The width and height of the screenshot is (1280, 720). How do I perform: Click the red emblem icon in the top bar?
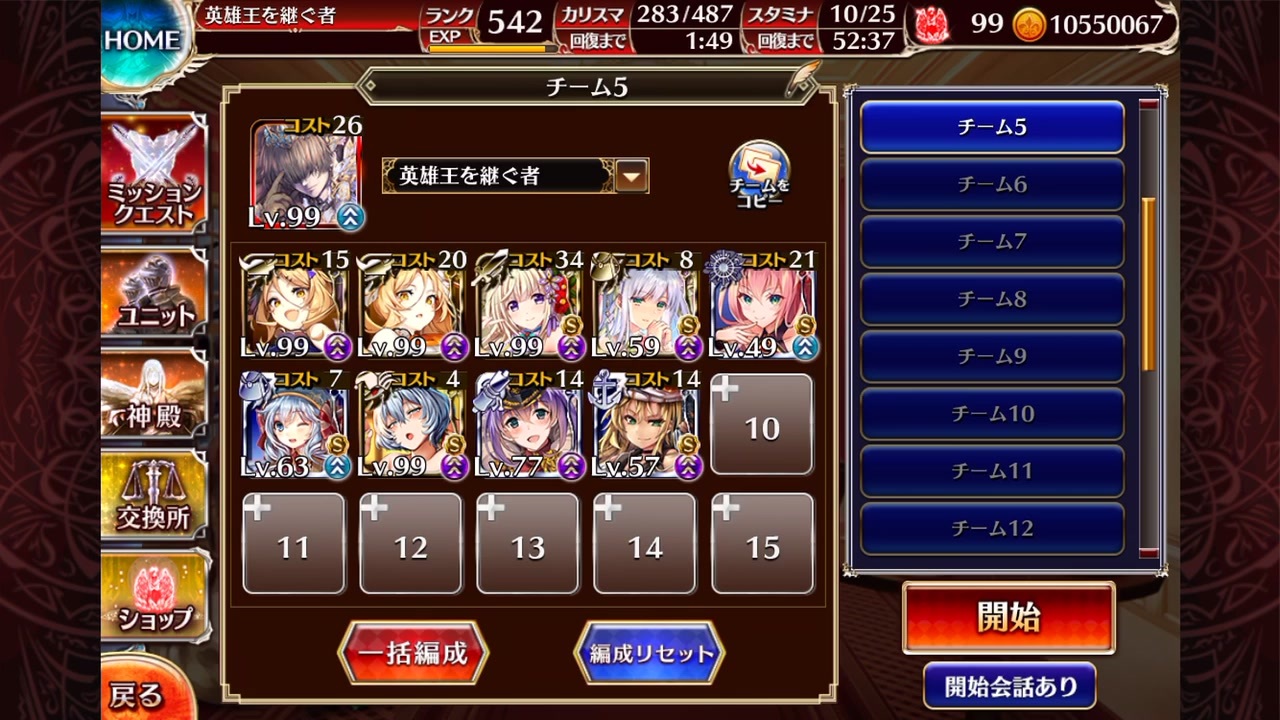click(932, 26)
